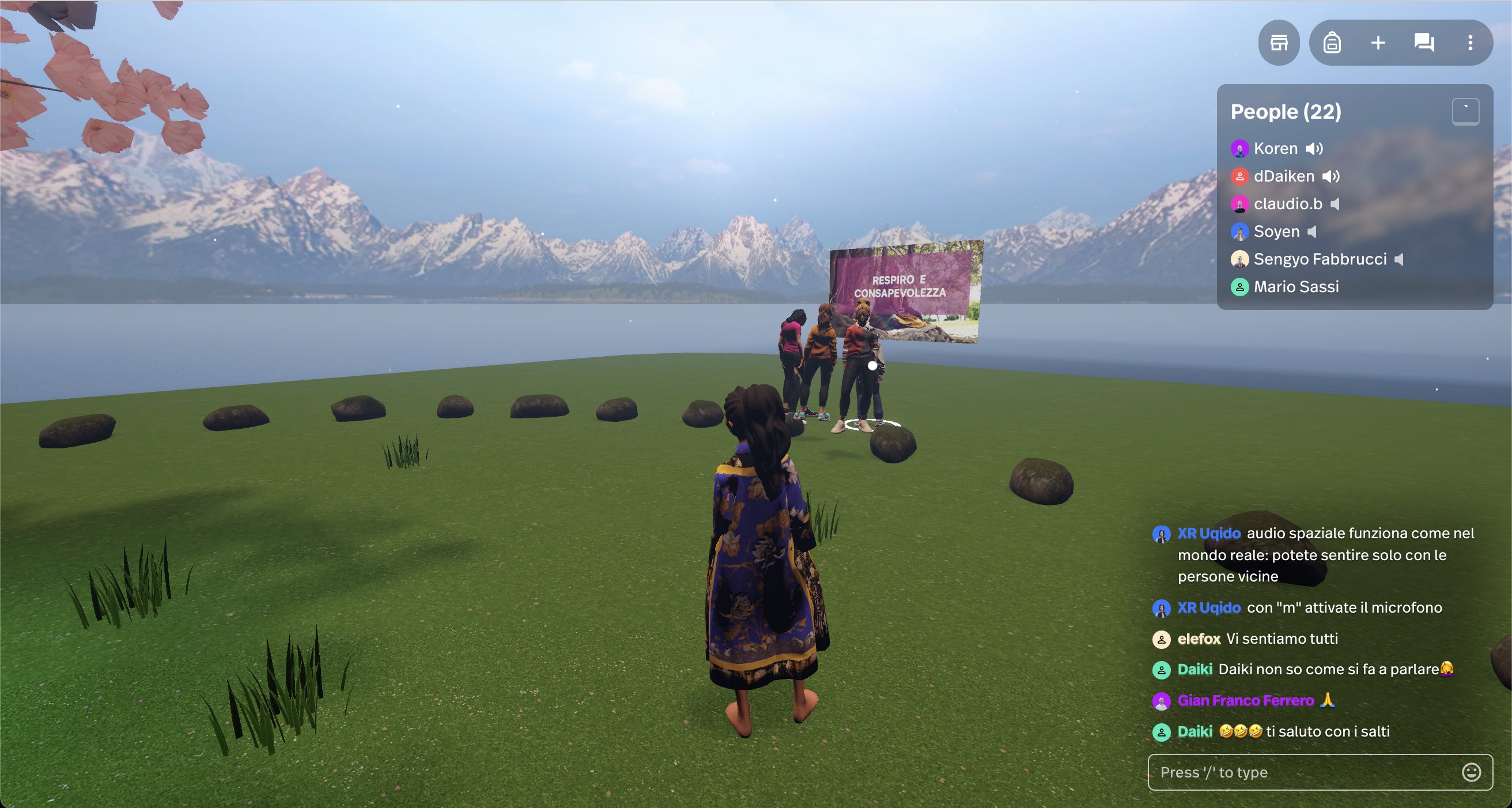1512x808 pixels.
Task: Open the backpack inventory
Action: 1332,43
